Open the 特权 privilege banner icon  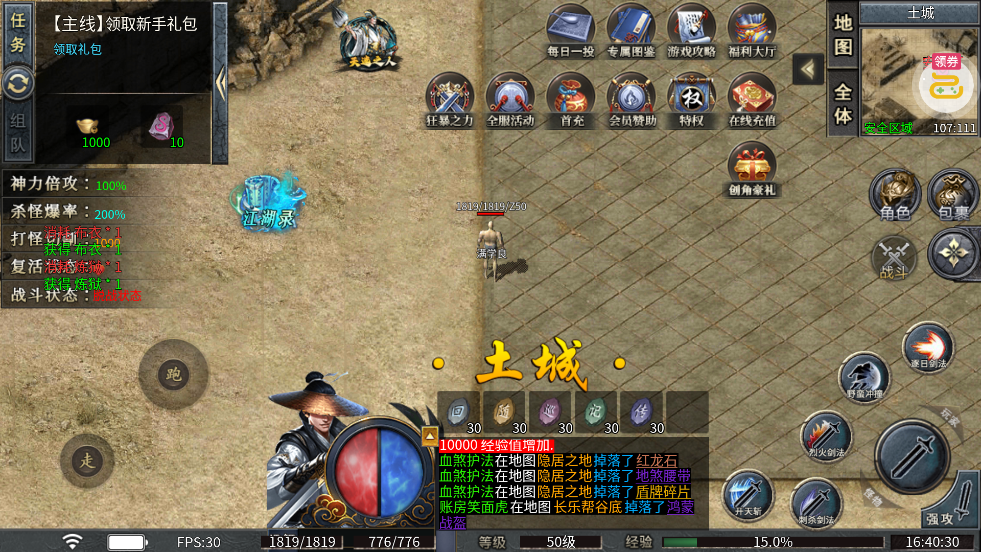(x=692, y=98)
